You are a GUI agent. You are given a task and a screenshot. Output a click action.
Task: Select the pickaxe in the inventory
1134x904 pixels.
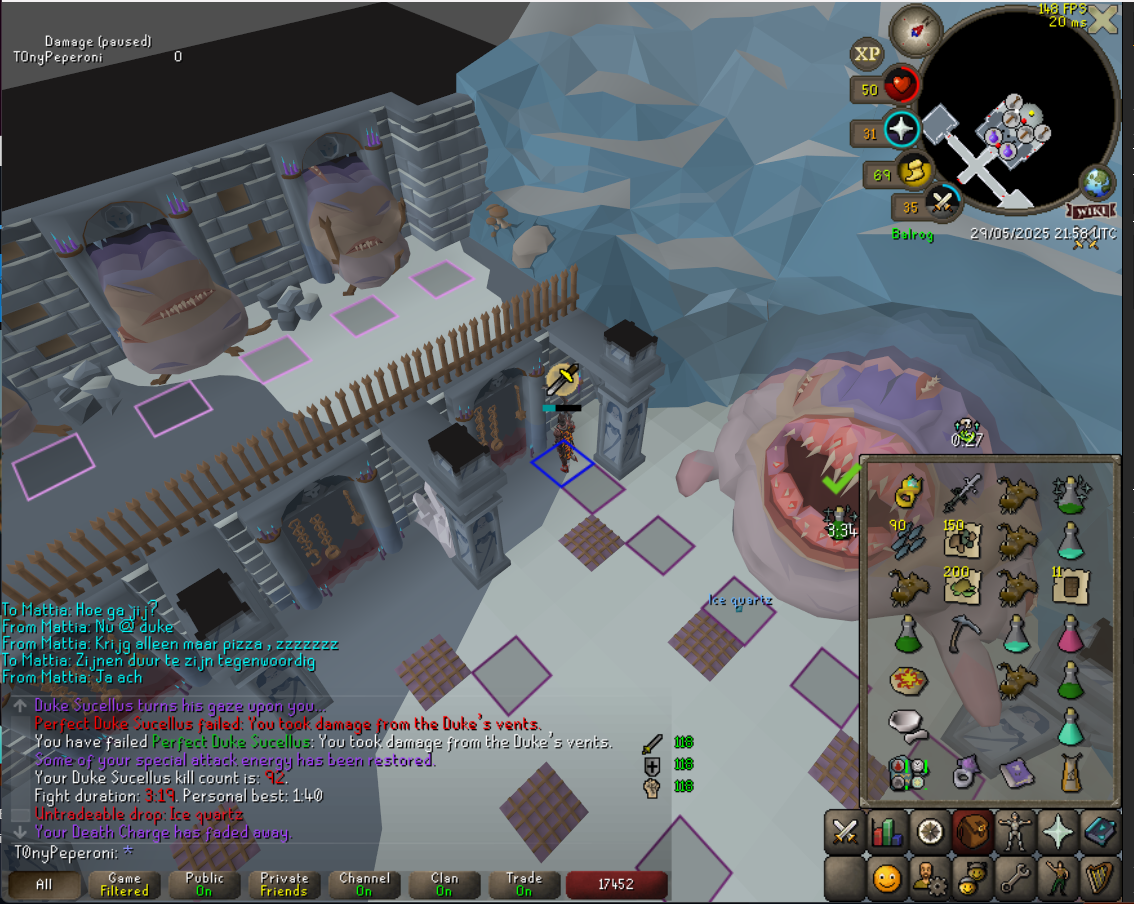(963, 633)
